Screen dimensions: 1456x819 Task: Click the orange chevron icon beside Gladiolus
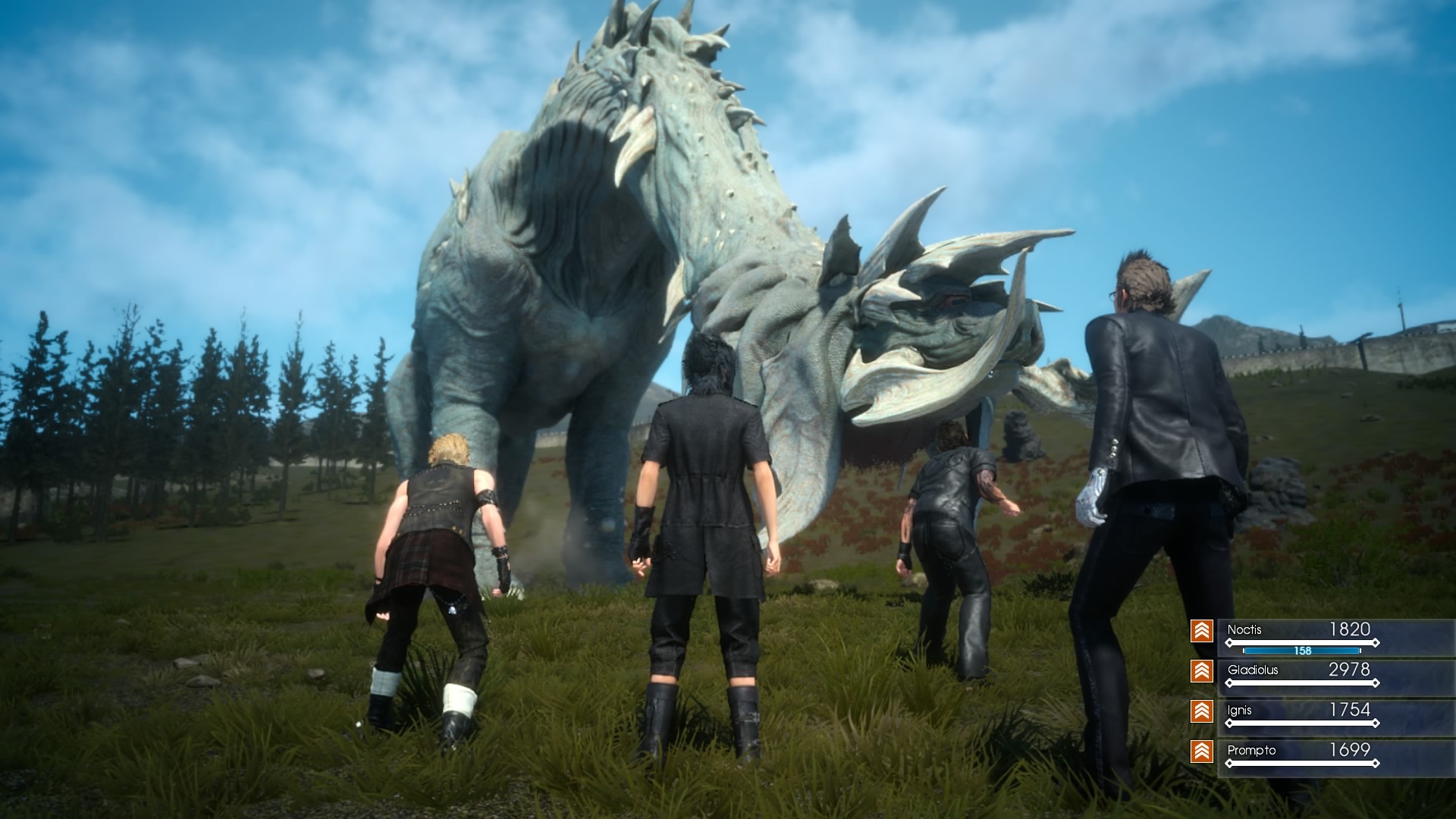(x=1202, y=671)
